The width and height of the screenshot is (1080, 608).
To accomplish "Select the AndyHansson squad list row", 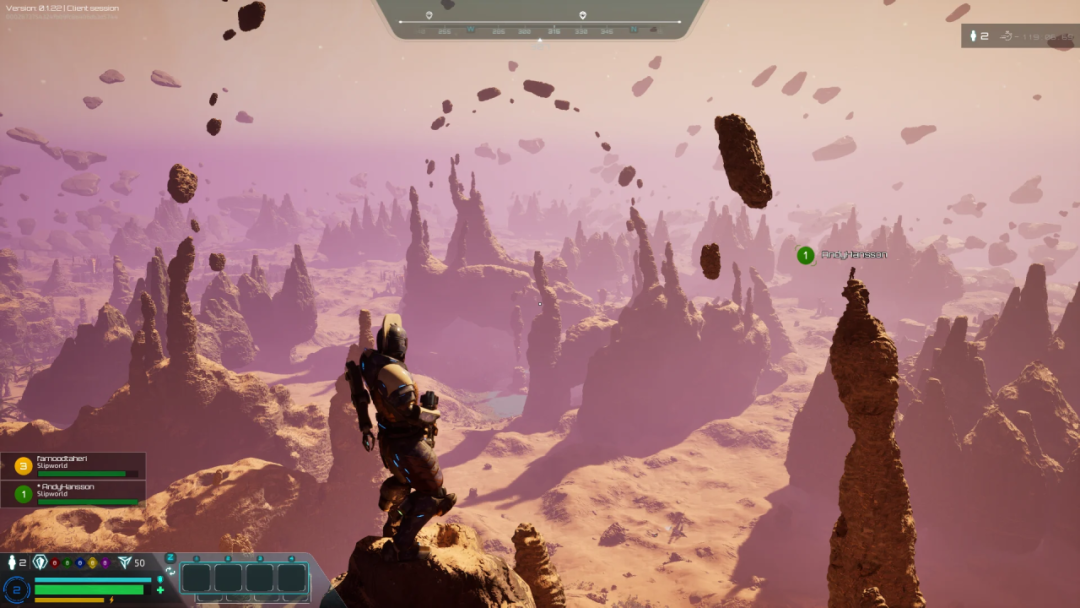I will (72, 493).
